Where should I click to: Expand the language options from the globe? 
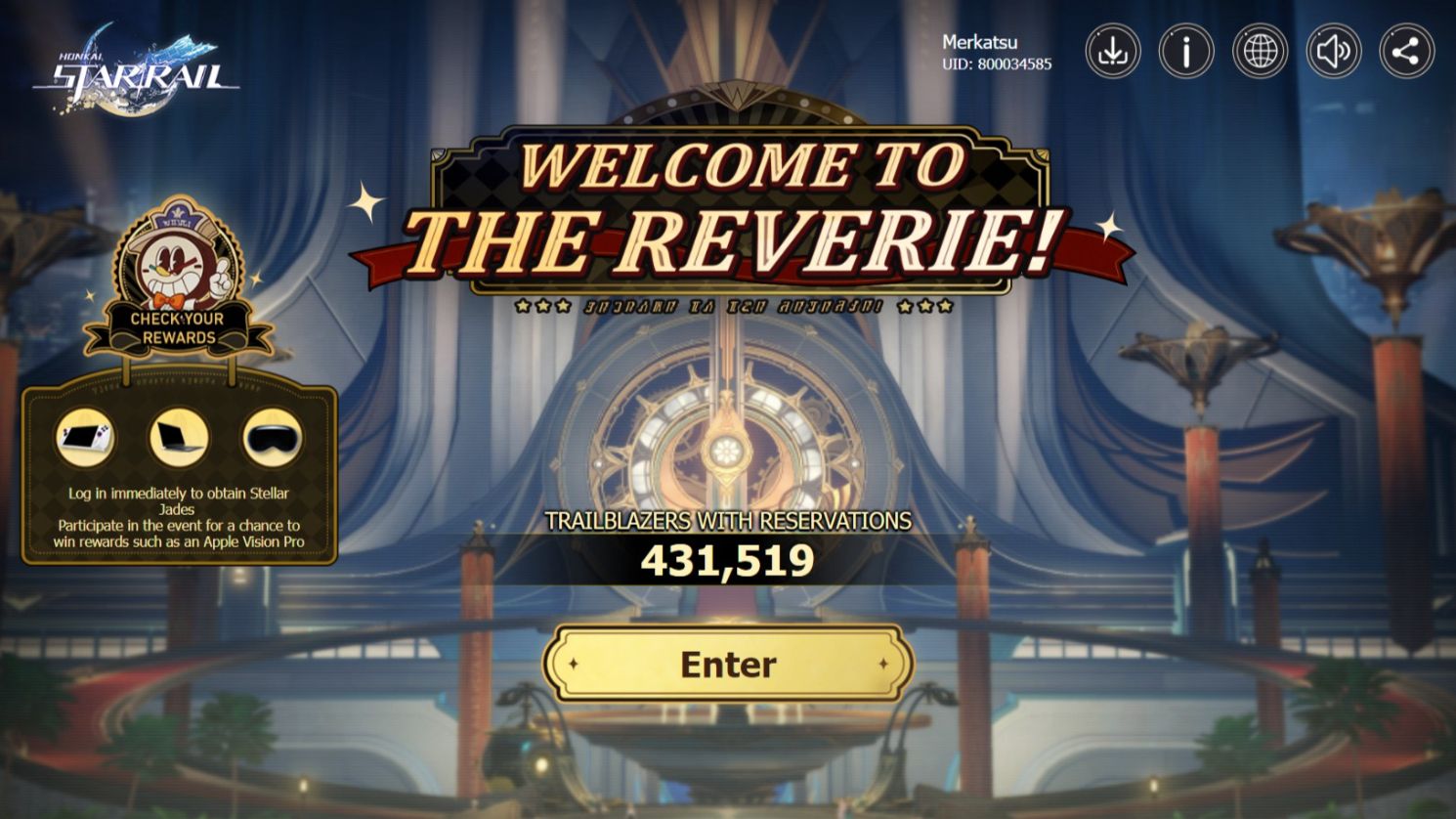[1262, 49]
